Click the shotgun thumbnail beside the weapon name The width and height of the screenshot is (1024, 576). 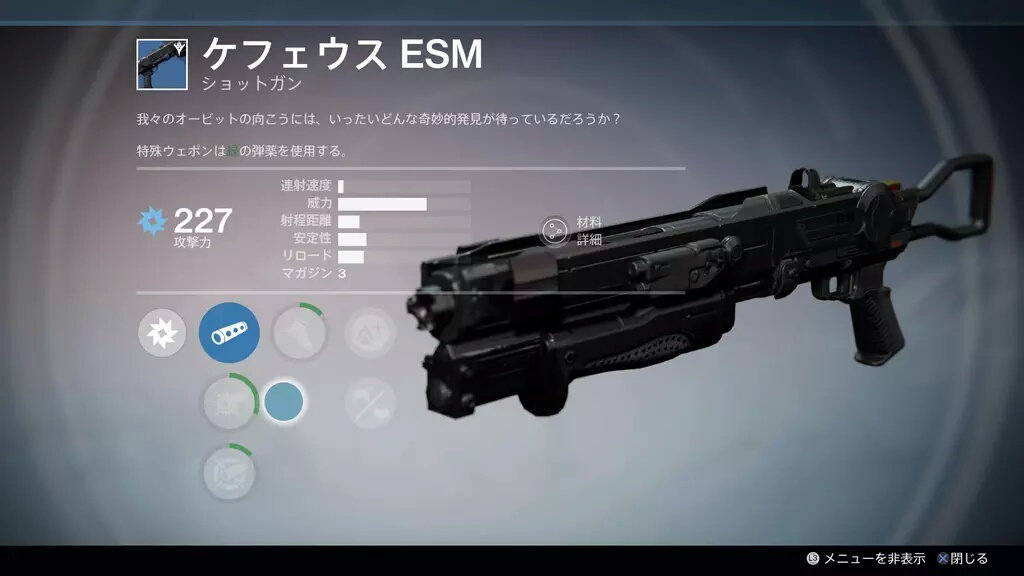[162, 64]
